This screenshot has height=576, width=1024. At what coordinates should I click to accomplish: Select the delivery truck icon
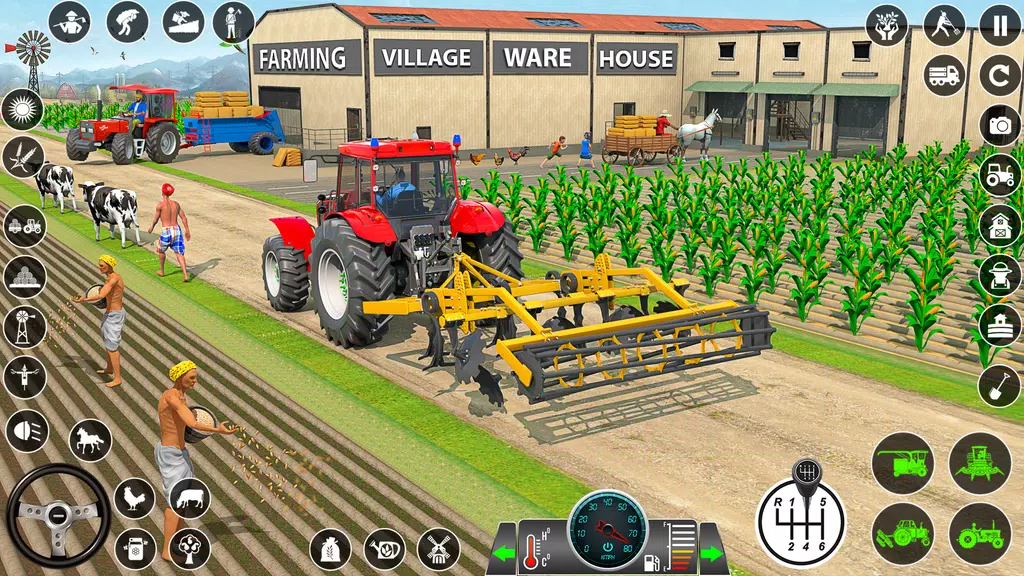[944, 75]
